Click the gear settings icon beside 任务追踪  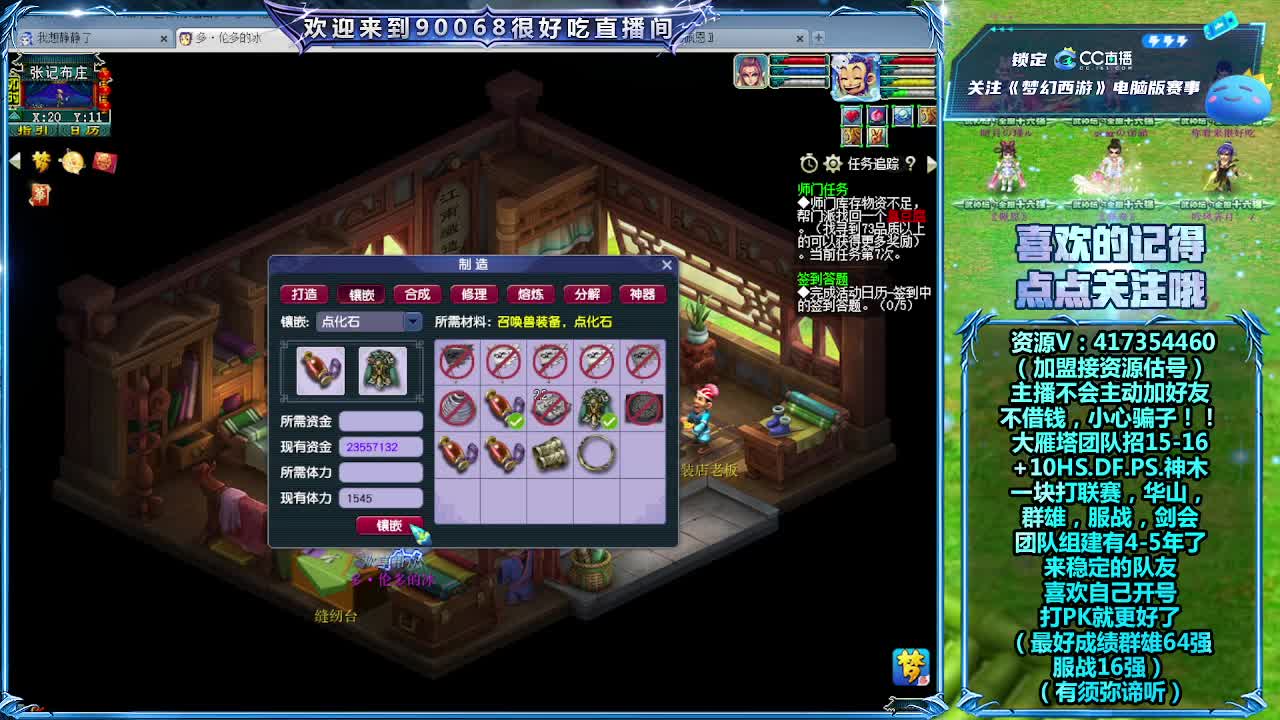click(832, 163)
